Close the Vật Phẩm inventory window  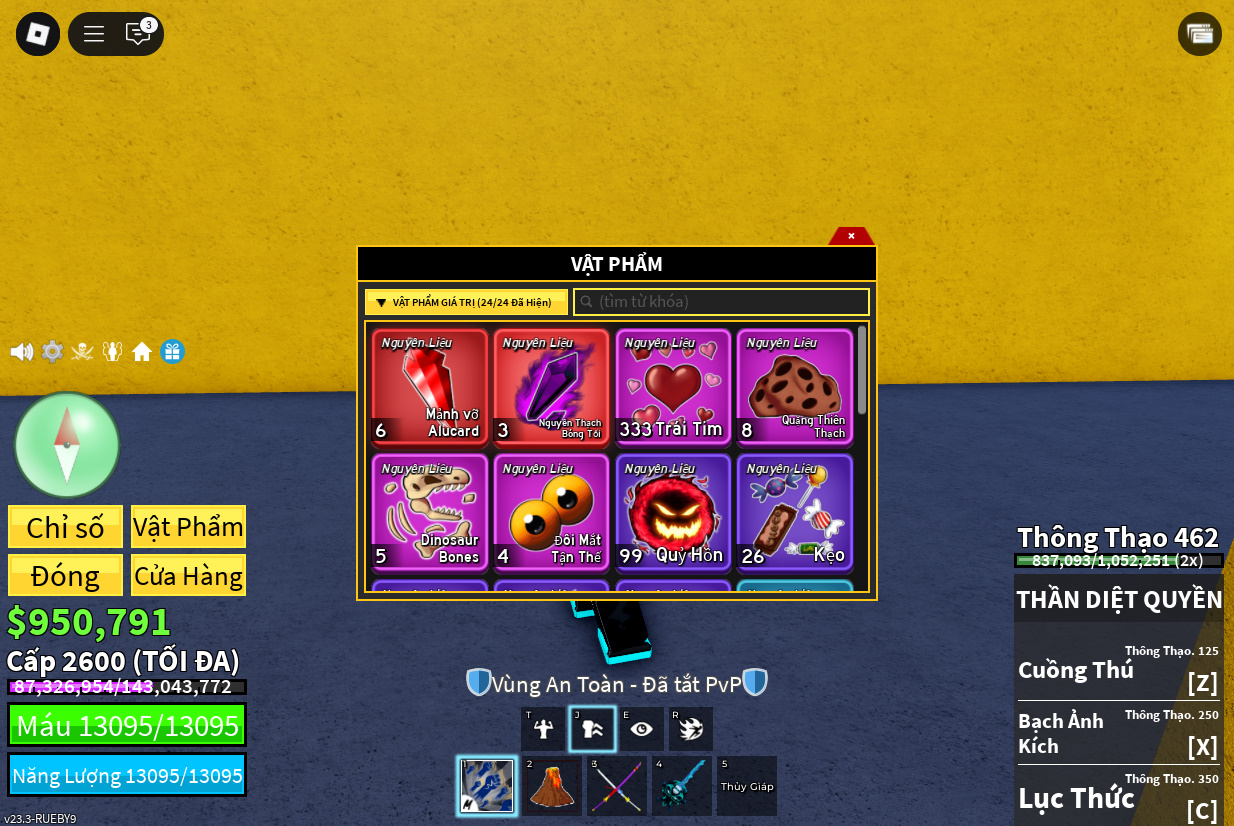[851, 236]
